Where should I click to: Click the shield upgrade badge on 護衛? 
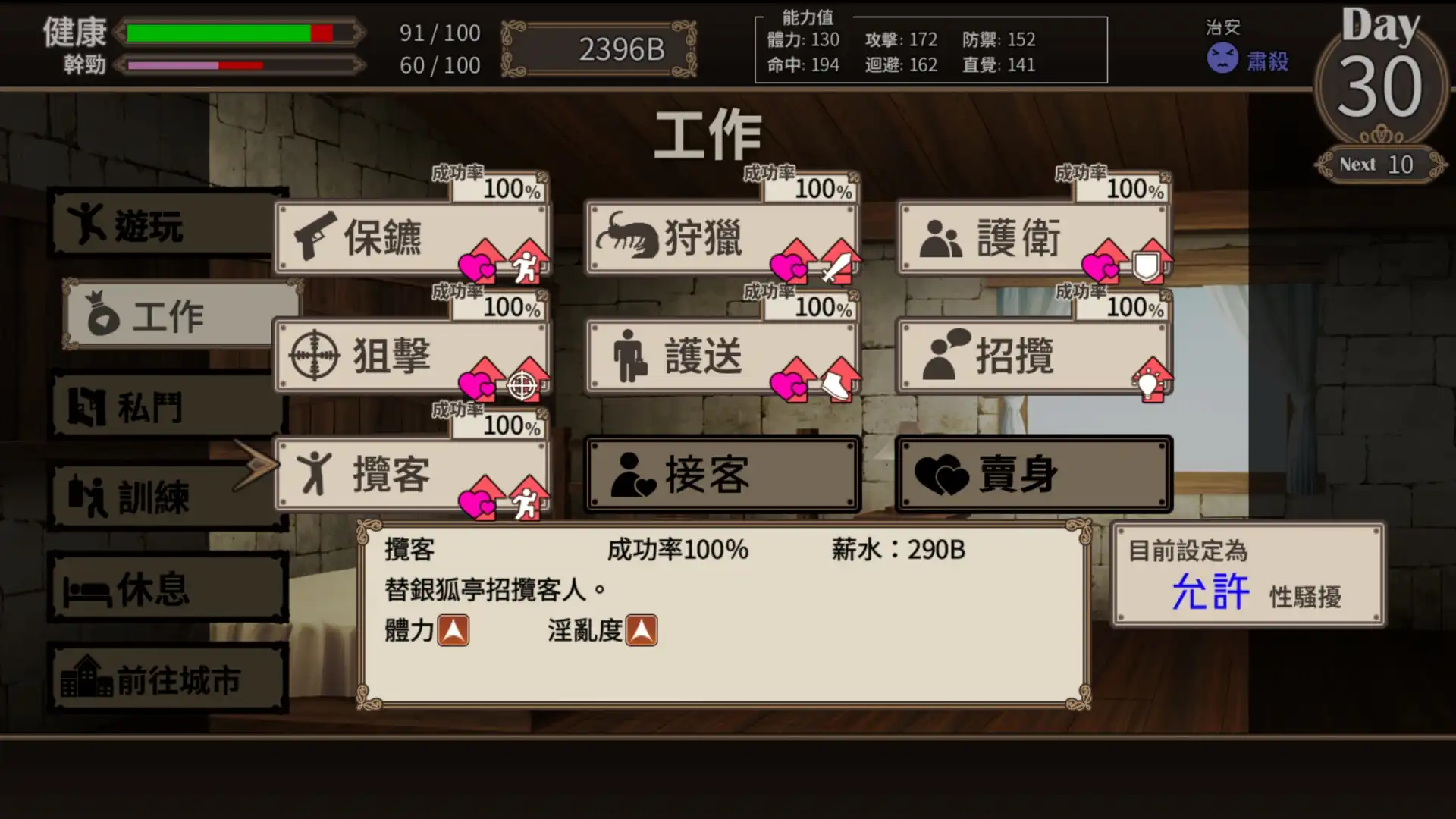click(1147, 265)
